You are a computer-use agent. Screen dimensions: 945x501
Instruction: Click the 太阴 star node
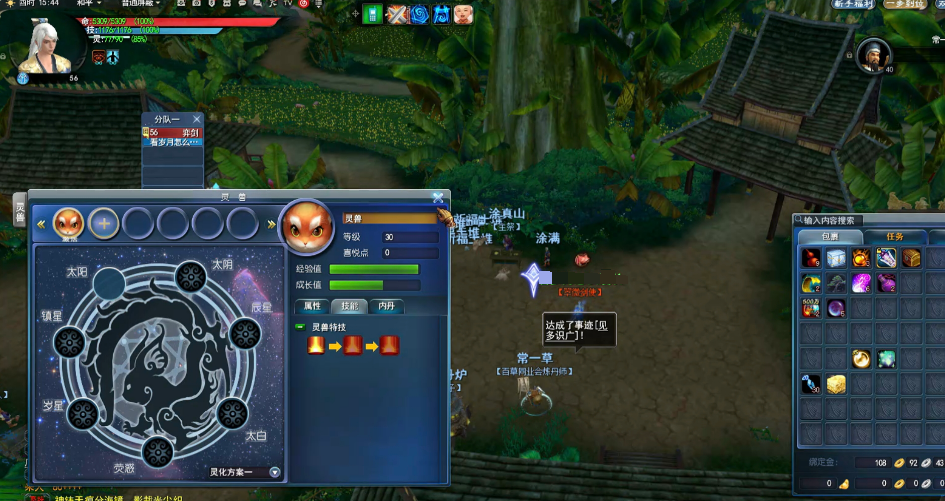(x=191, y=277)
